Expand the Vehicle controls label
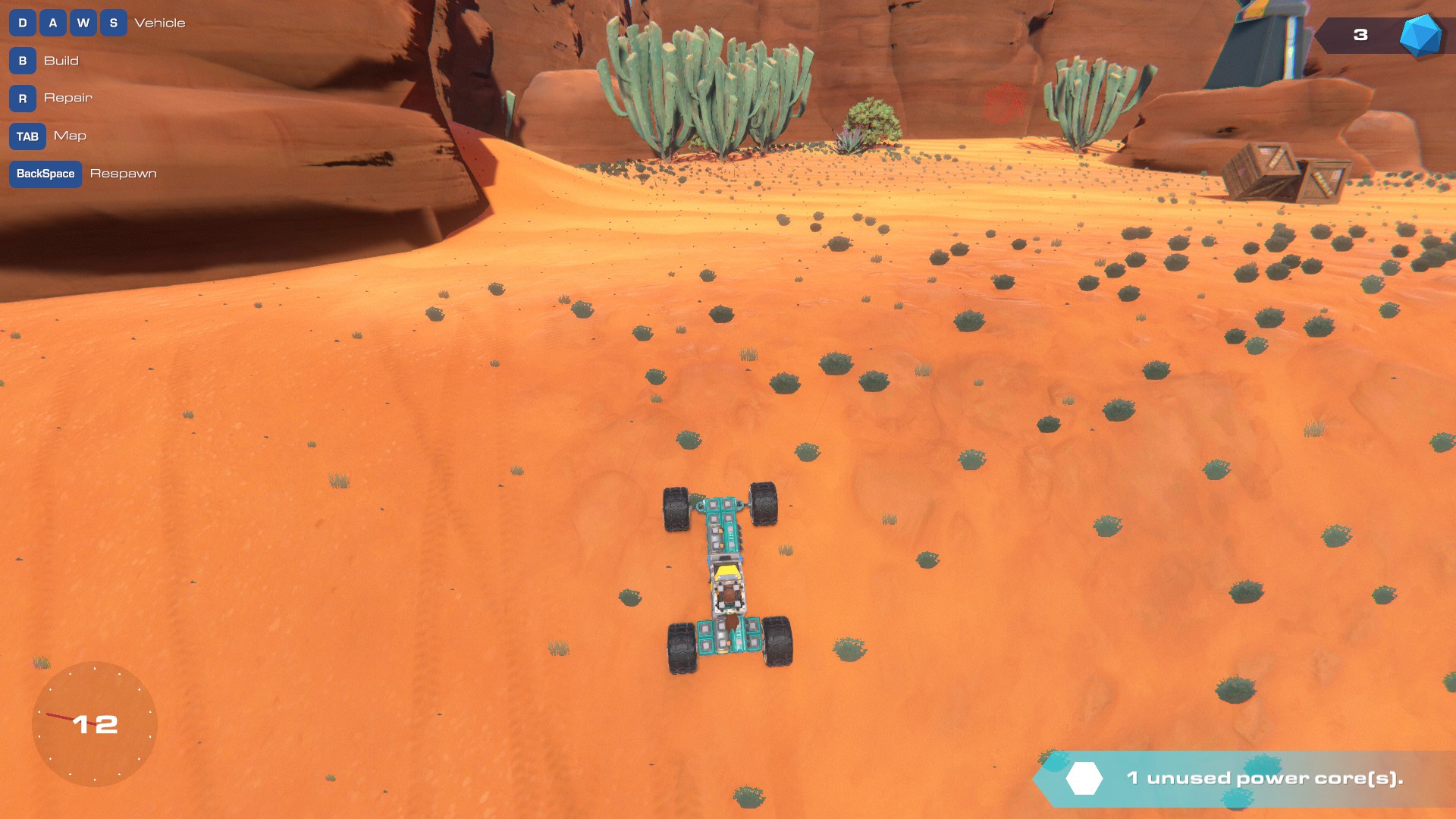The height and width of the screenshot is (819, 1456). (159, 23)
